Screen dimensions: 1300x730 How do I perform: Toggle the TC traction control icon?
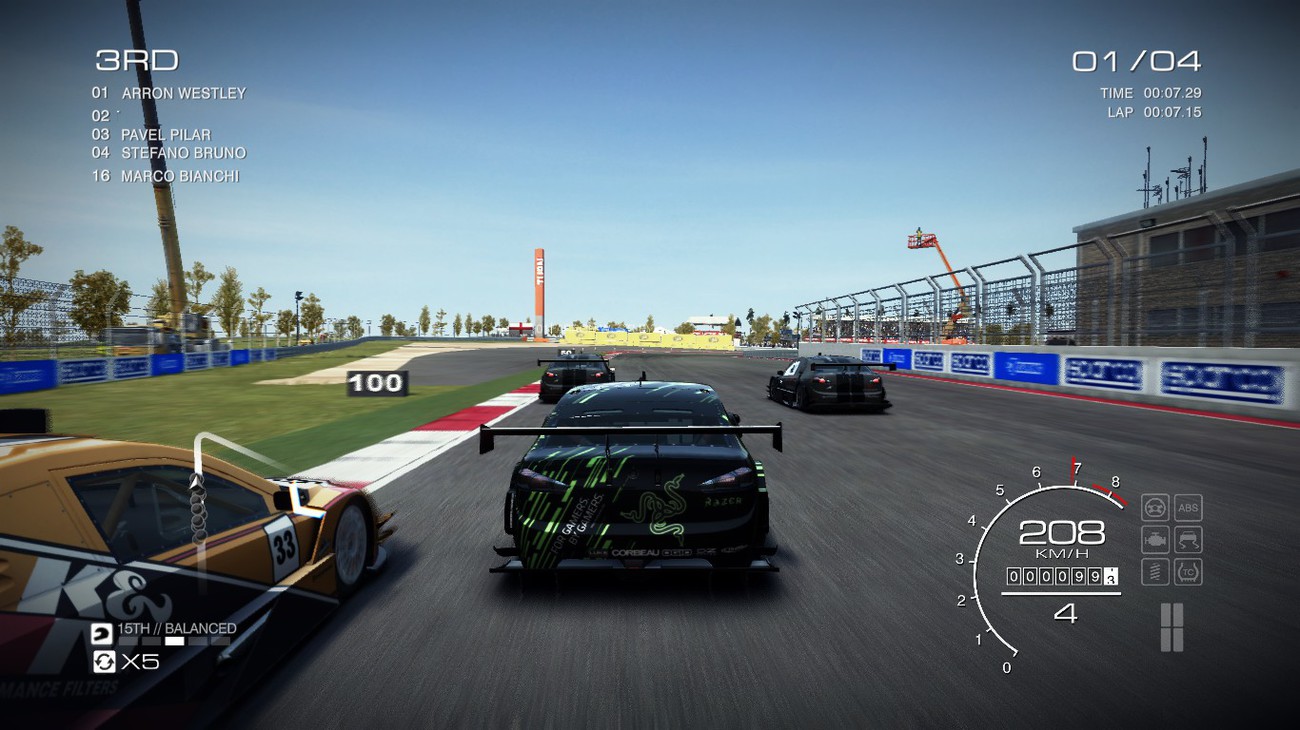(x=1187, y=572)
